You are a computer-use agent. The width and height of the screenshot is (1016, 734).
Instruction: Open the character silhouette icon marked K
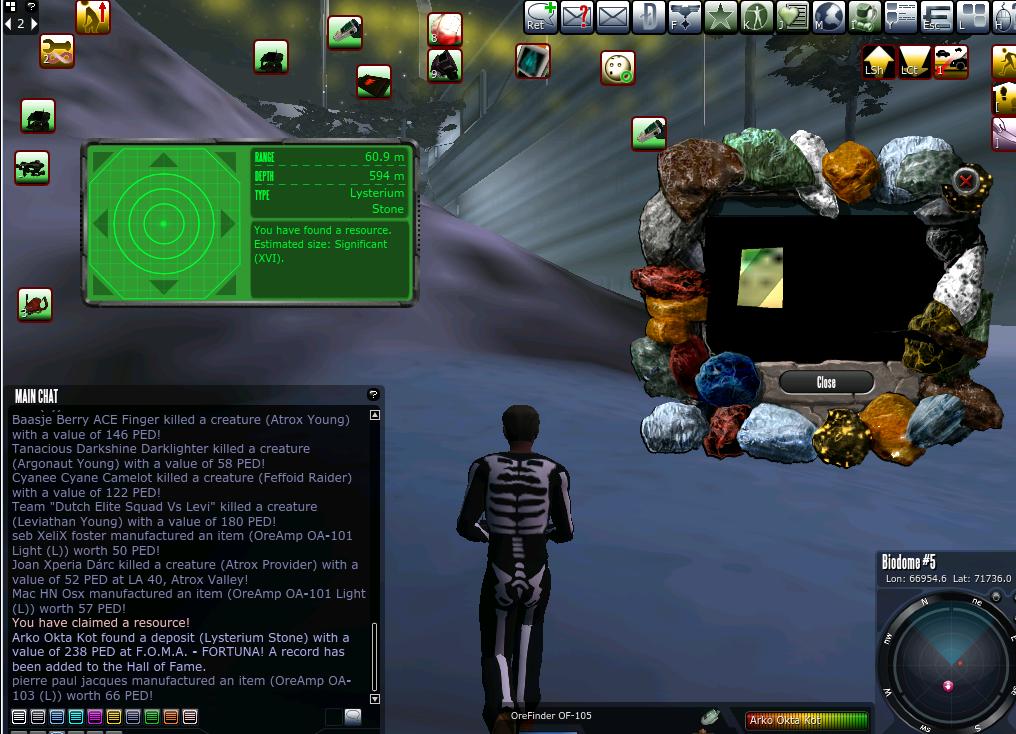(x=757, y=17)
